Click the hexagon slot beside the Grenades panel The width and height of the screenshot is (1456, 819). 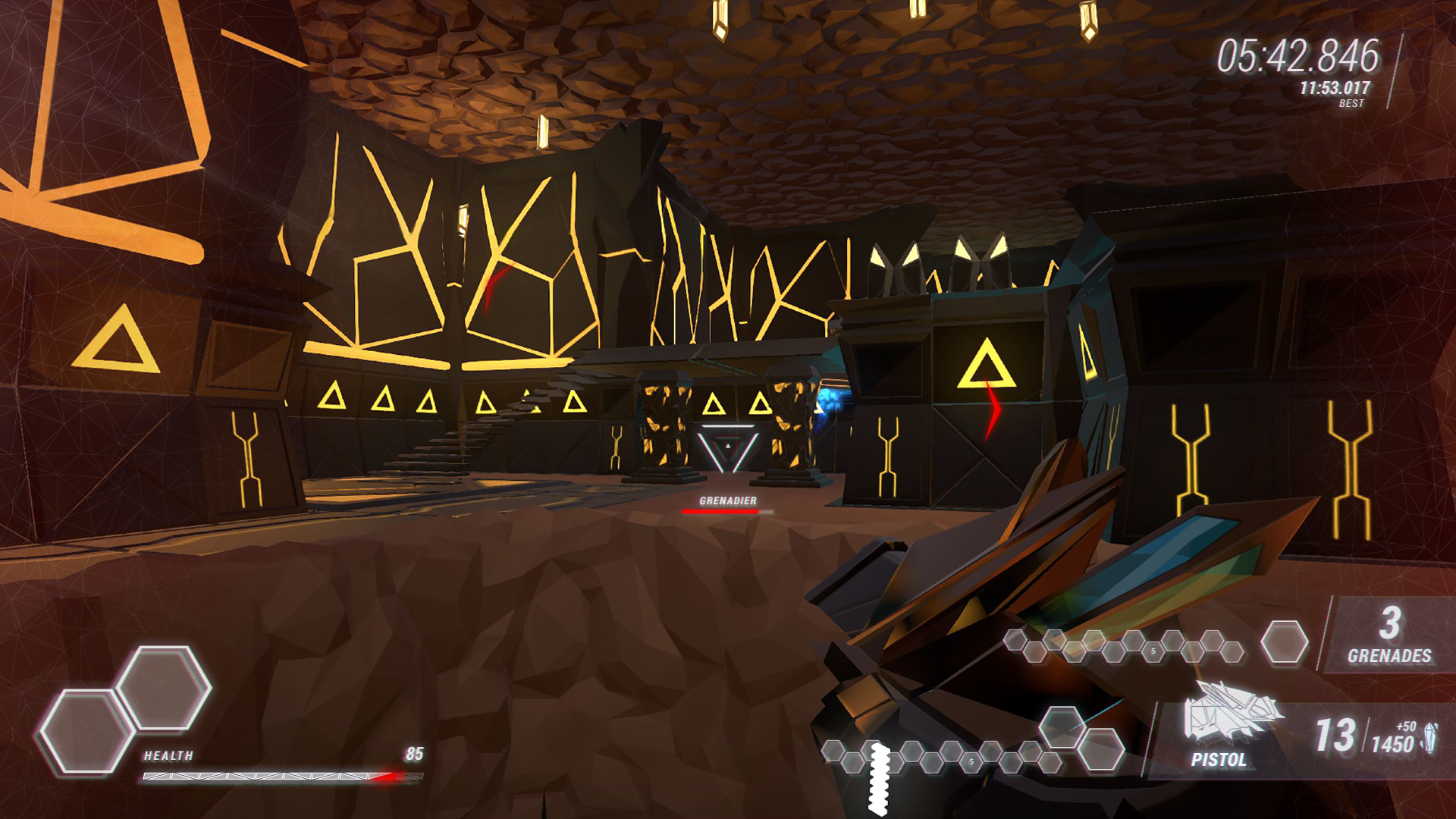point(1284,642)
